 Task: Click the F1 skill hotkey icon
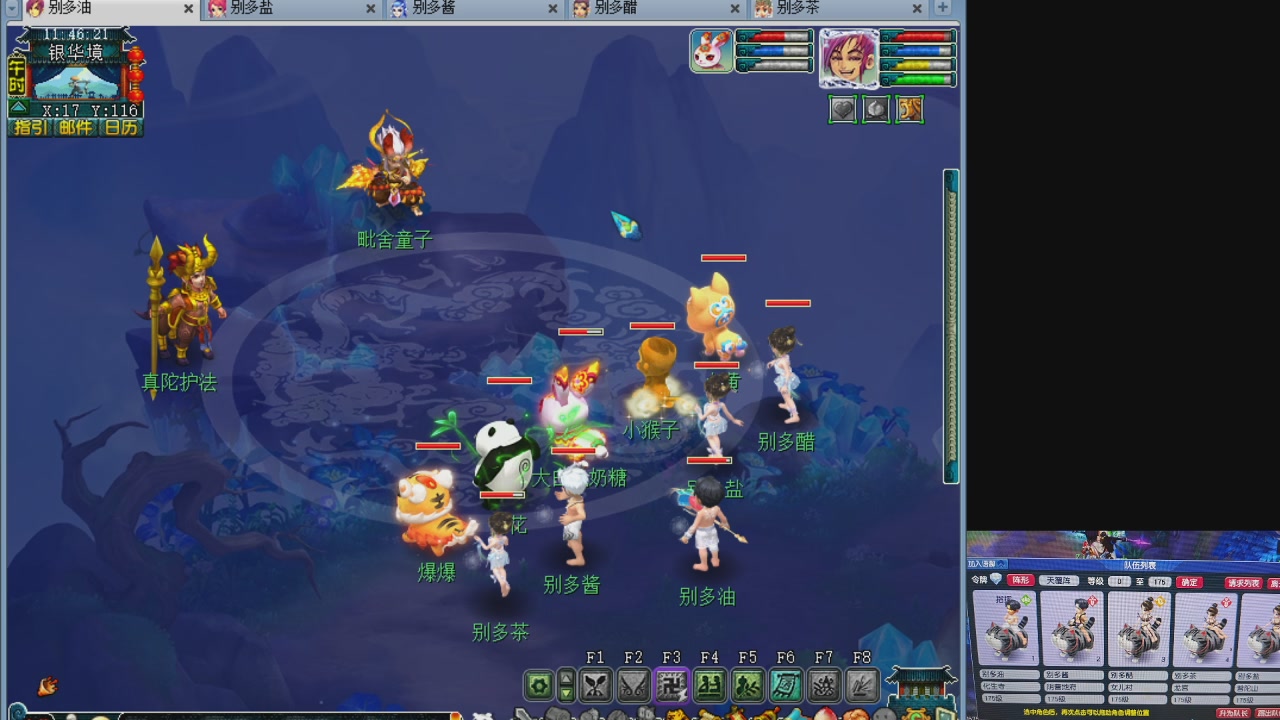[596, 686]
